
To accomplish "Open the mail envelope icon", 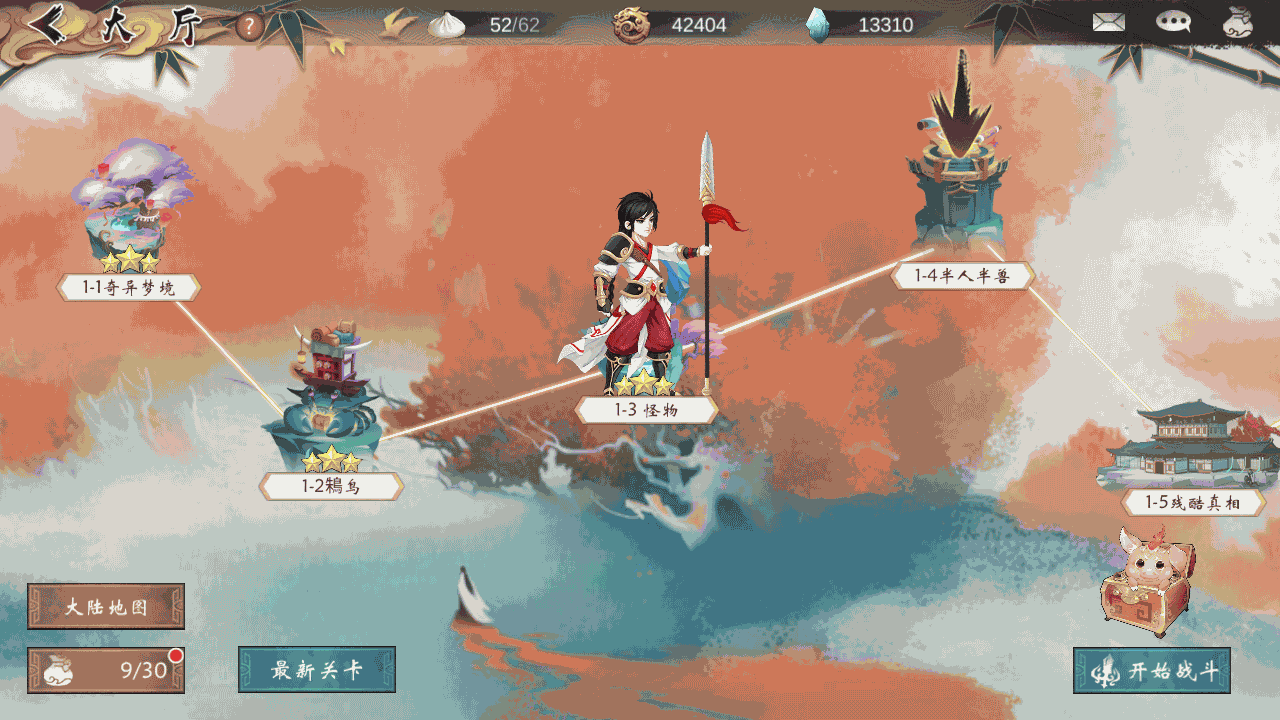I will click(x=1108, y=22).
